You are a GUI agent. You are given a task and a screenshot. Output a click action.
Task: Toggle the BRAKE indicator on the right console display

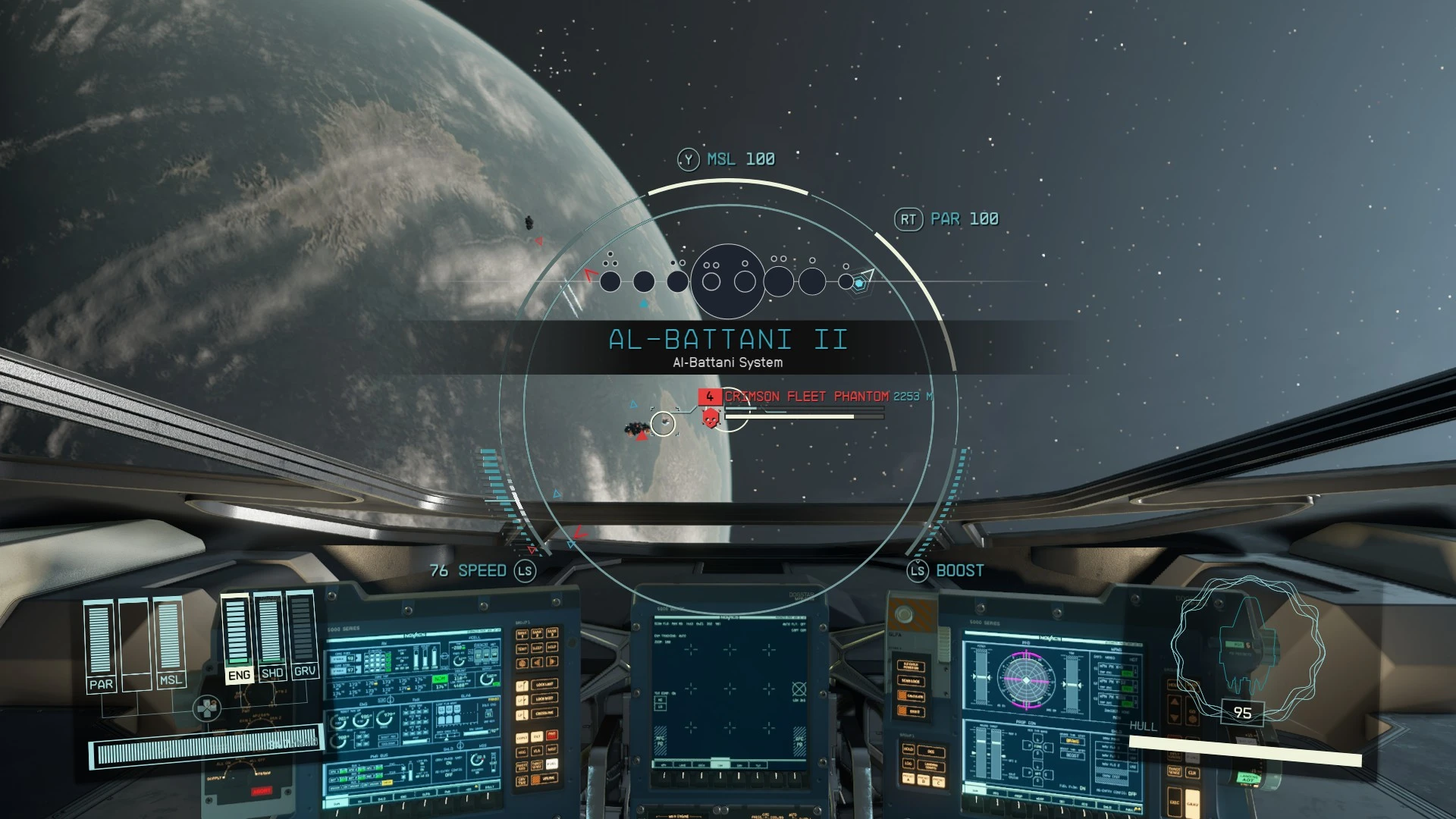tap(1073, 742)
